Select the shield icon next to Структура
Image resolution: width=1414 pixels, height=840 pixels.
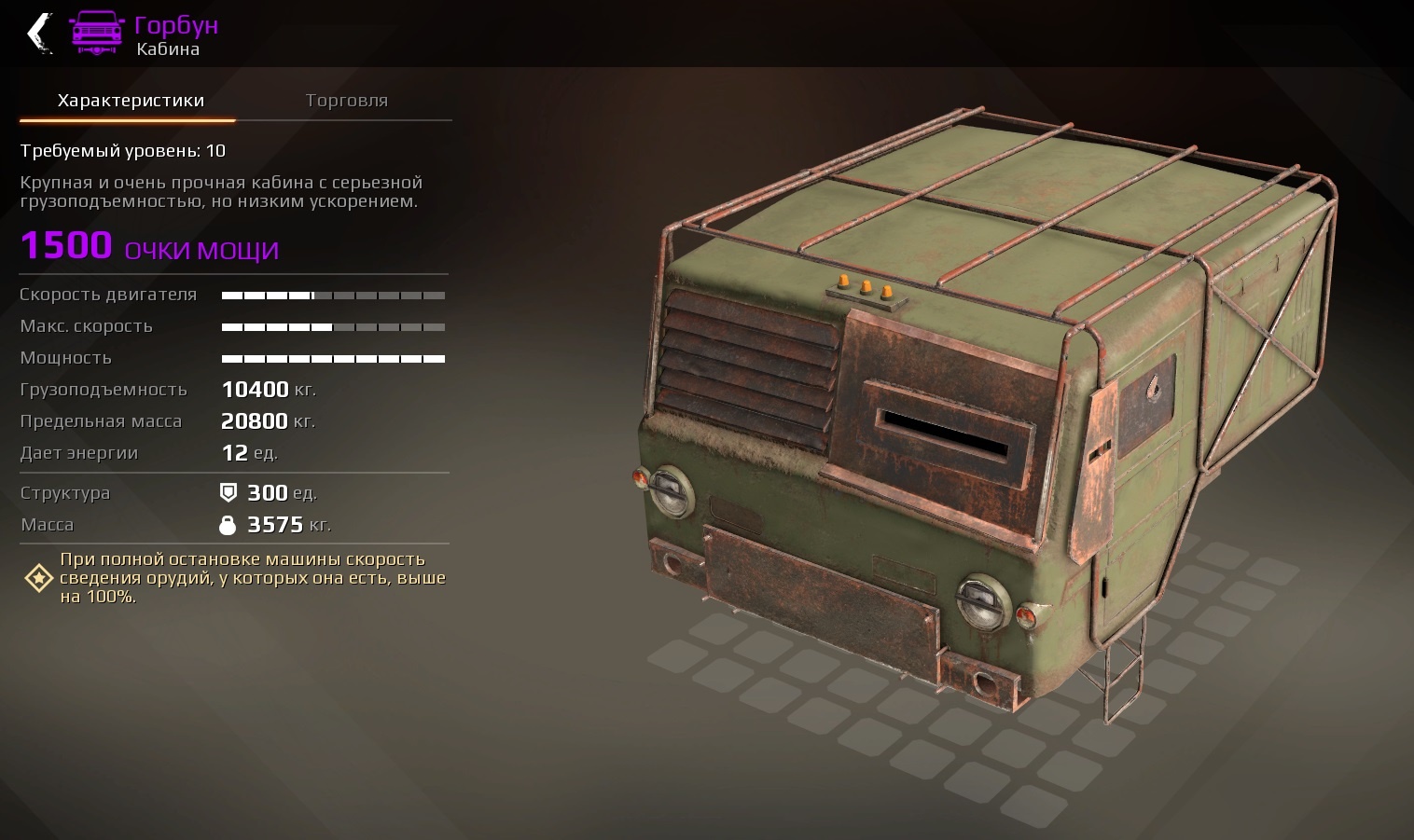click(x=227, y=492)
